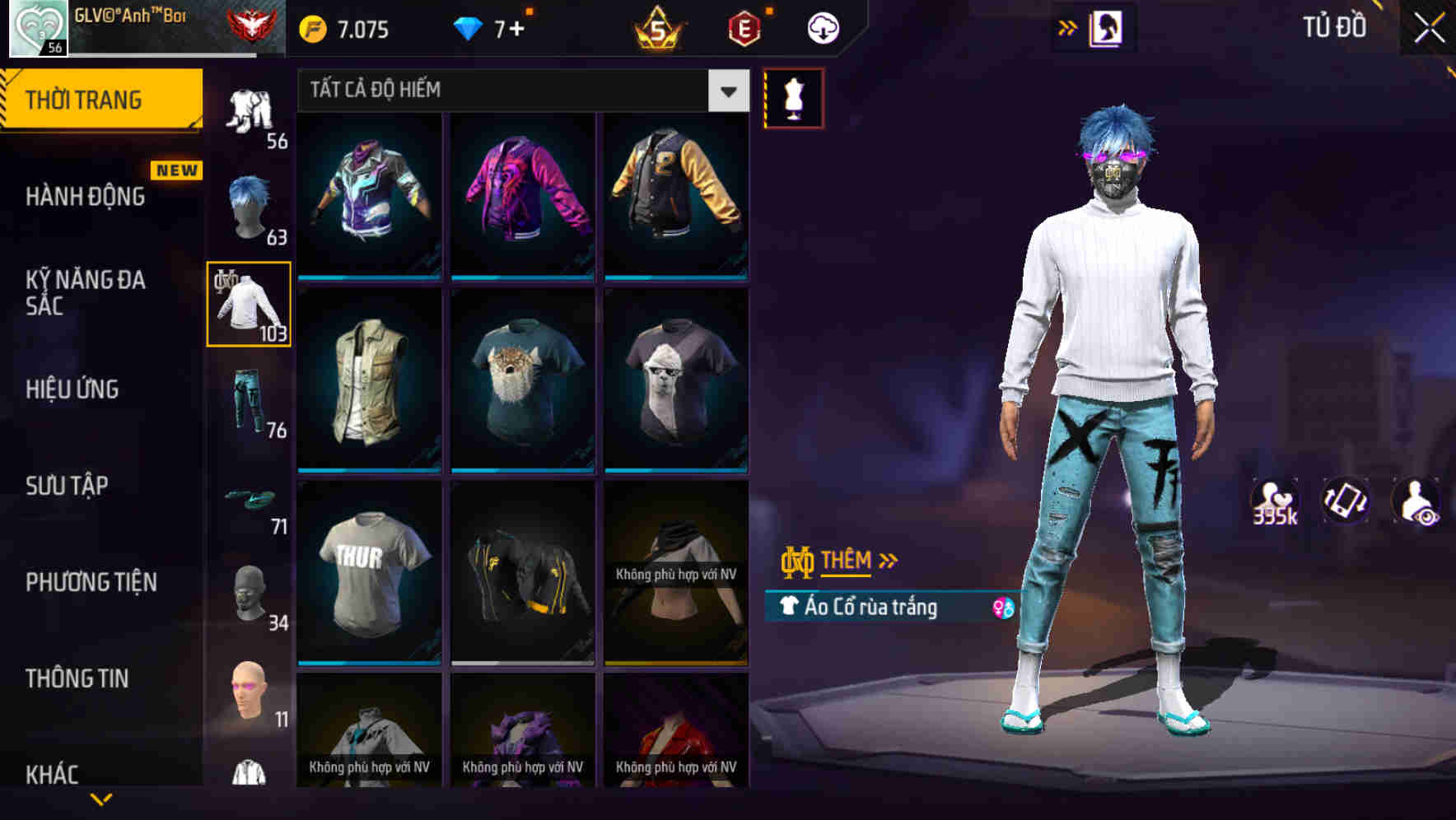The height and width of the screenshot is (820, 1456).
Task: Expand the sidebar chevron below KHÁC
Action: [x=99, y=799]
